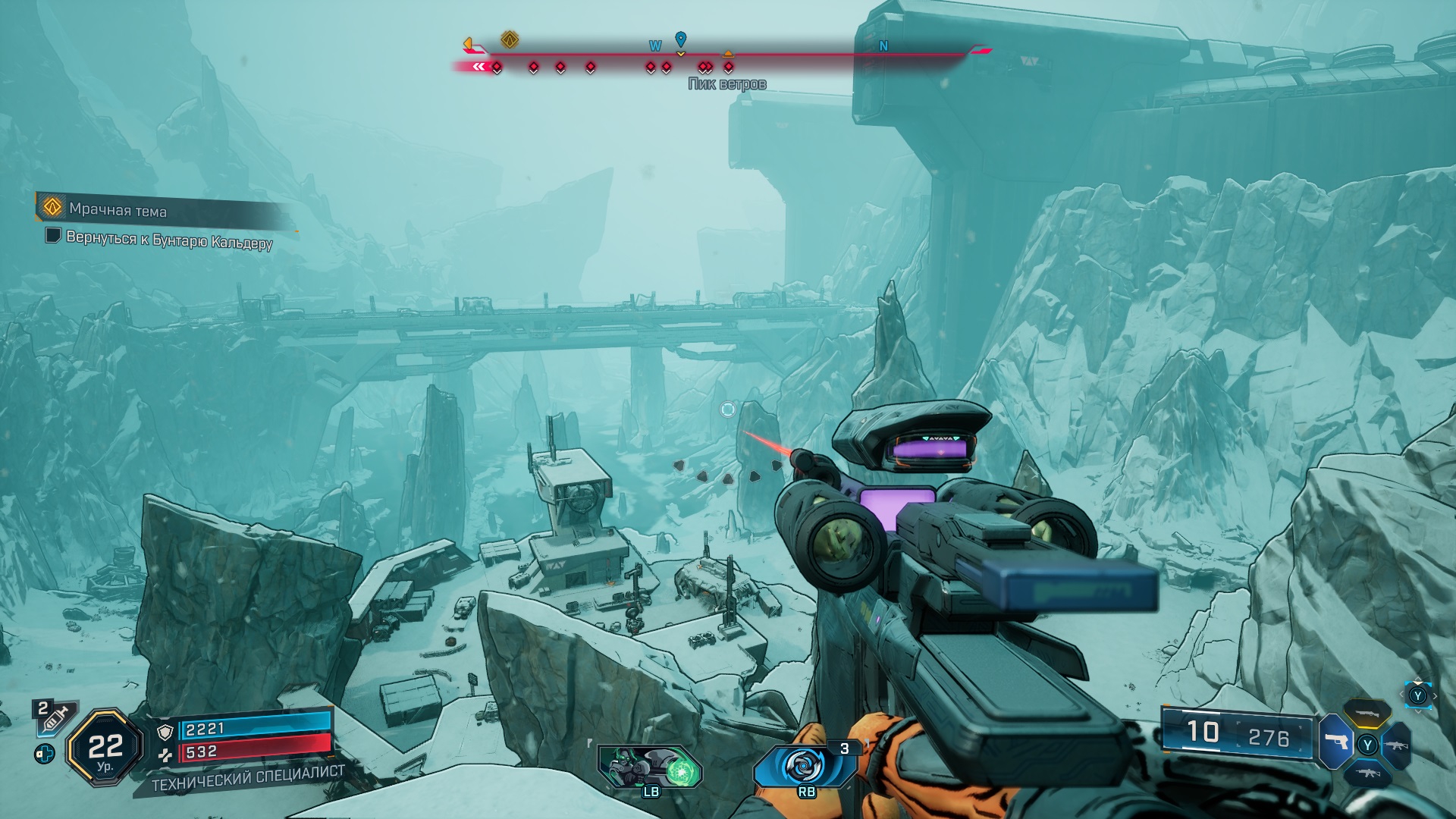Switch to the bottom assault rifle slot
This screenshot has width=1456, height=819.
[1367, 774]
